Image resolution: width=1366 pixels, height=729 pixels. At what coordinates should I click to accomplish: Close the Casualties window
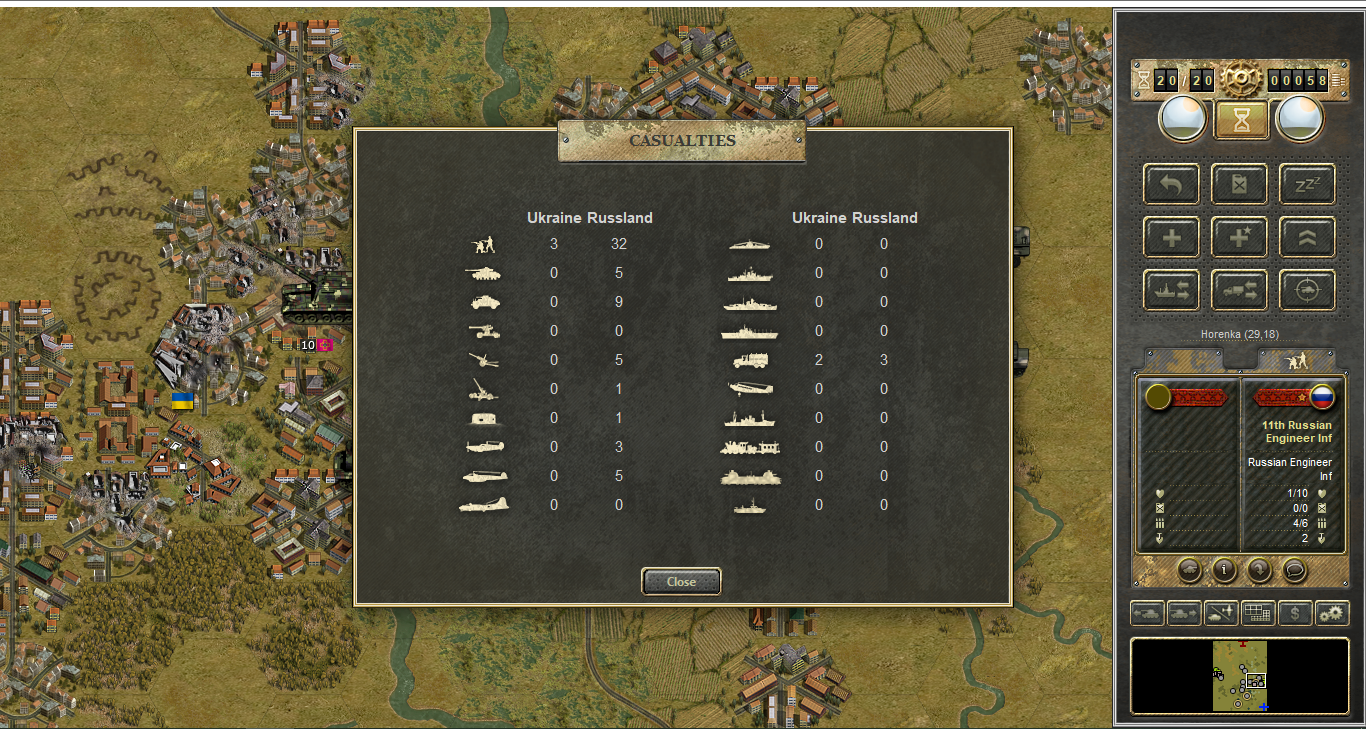tap(681, 581)
